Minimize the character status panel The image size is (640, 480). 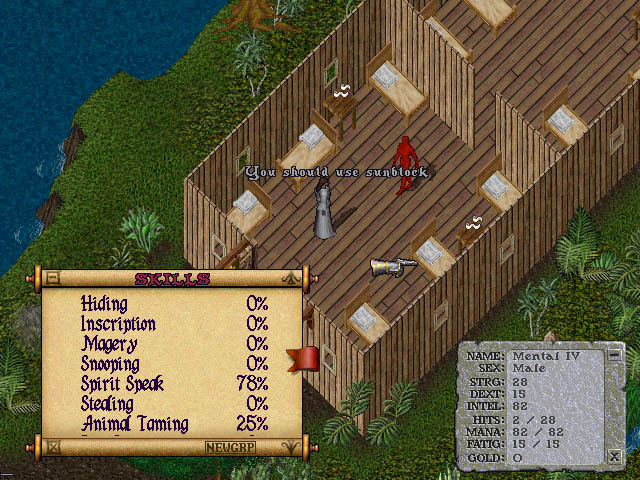pos(614,353)
